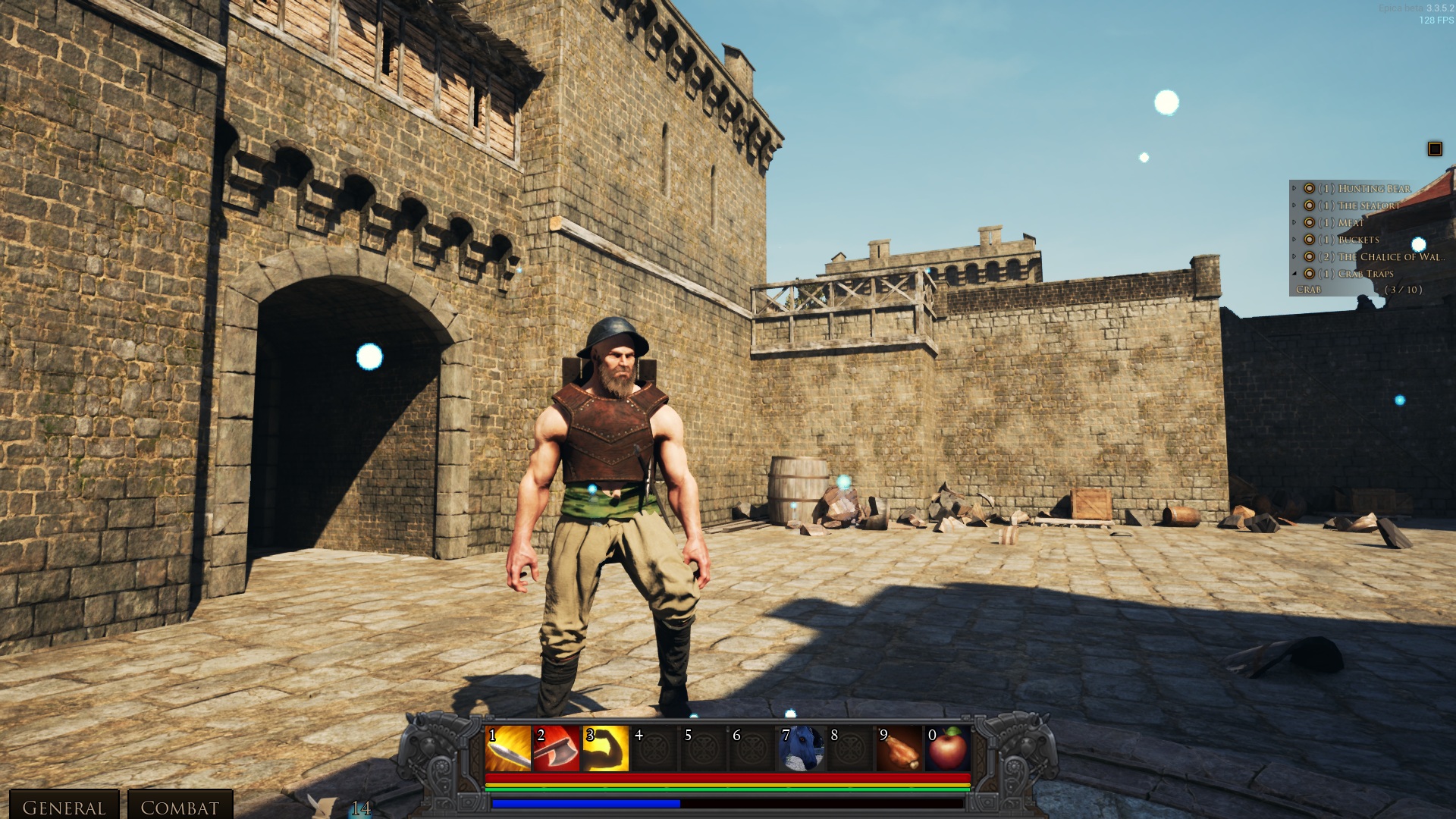Summon the horse mount from slot 7
The image size is (1456, 819).
tap(801, 748)
